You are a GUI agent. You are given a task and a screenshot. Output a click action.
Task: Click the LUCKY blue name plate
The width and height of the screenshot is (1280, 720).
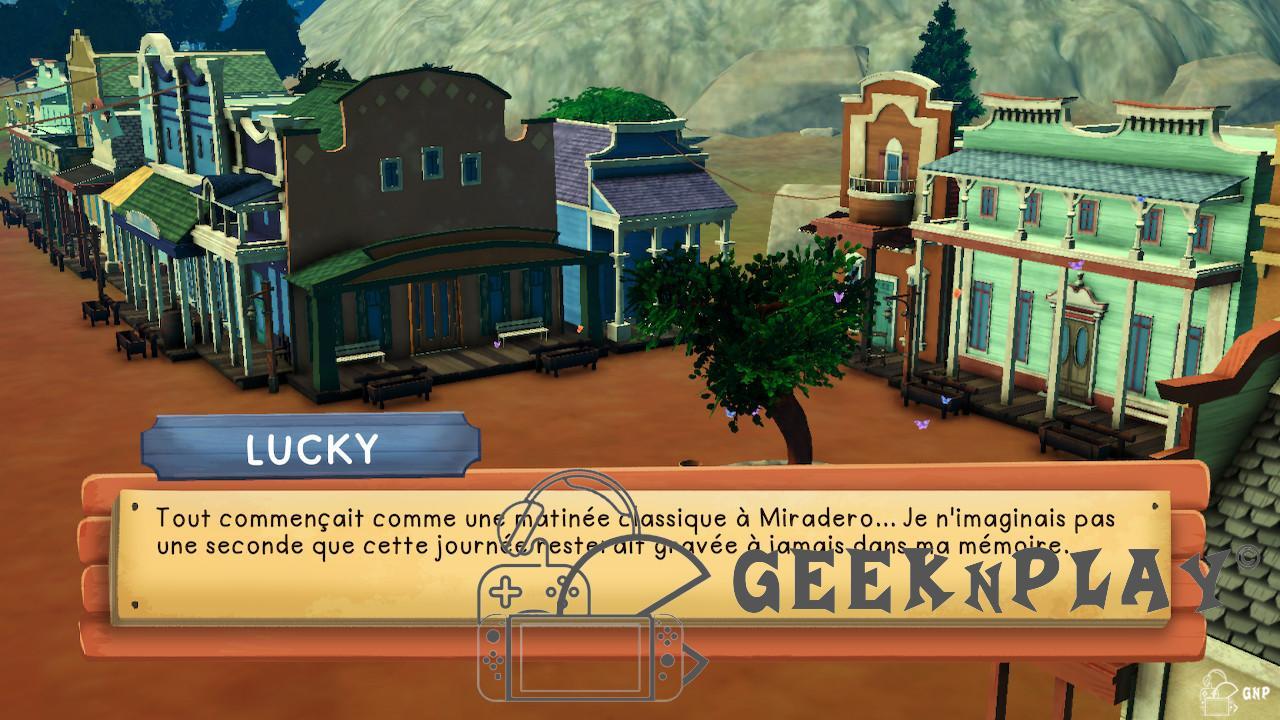(x=312, y=448)
